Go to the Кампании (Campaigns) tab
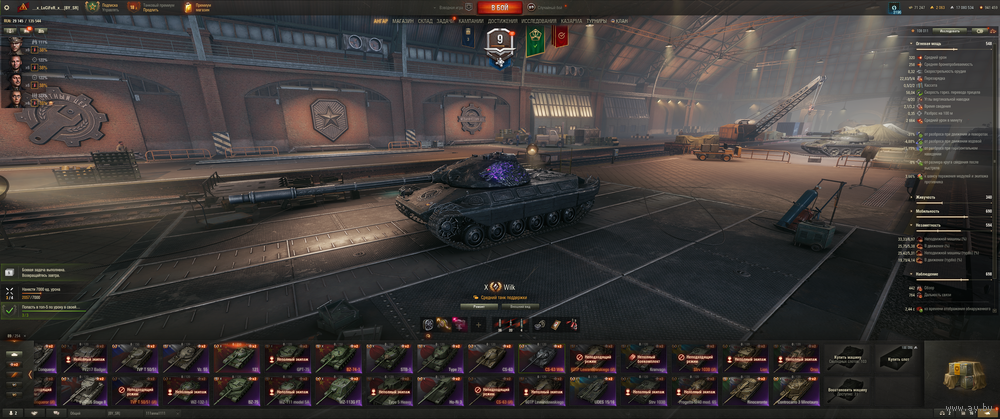1000x419 pixels. 472,20
